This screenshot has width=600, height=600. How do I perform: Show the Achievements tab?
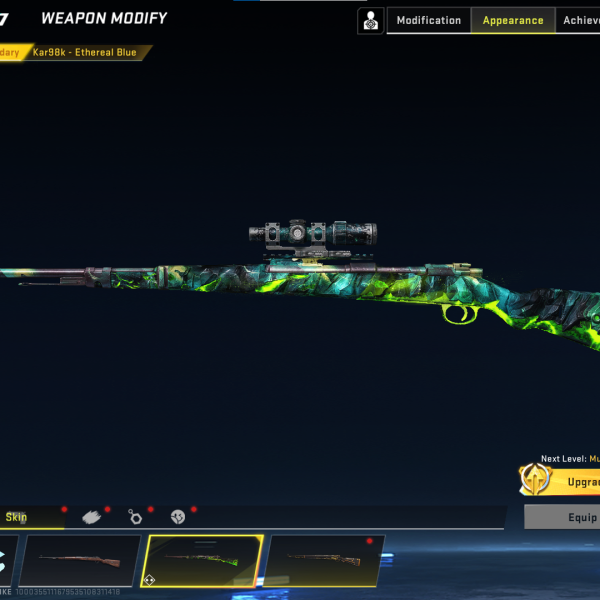click(580, 20)
